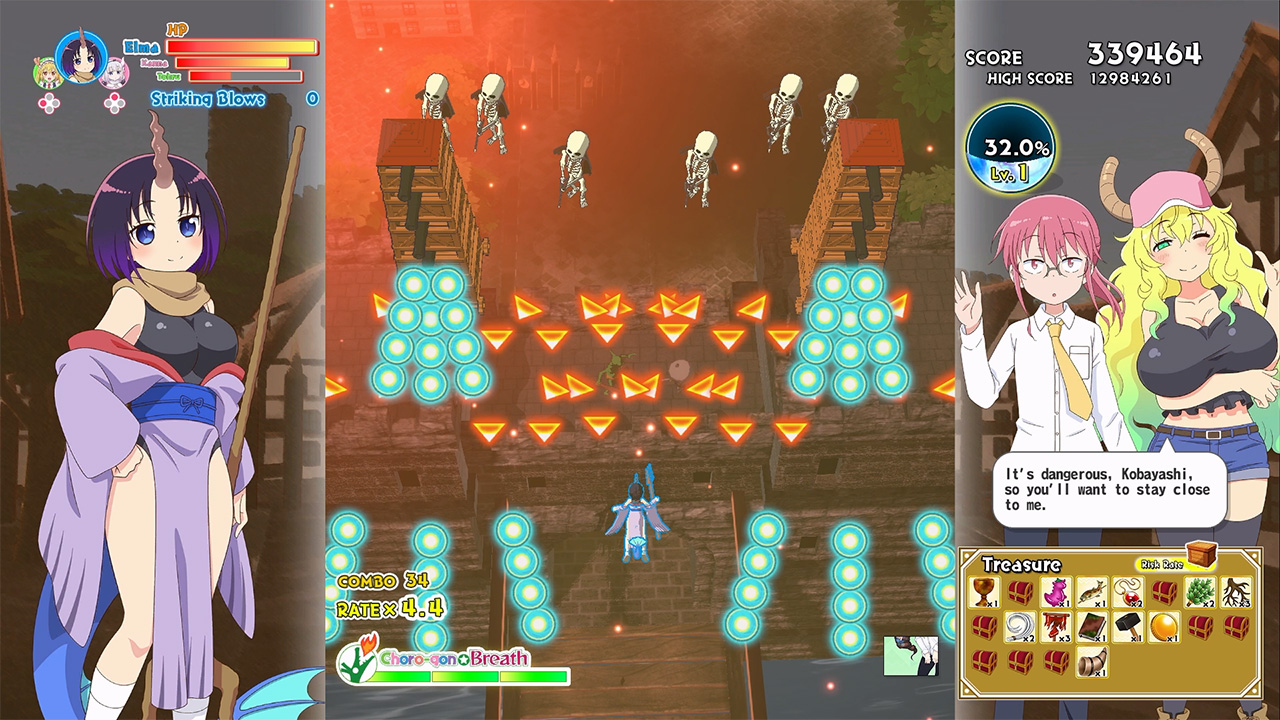Select the golden goblet treasure icon
Screen dimensions: 1280x720
pyautogui.click(x=983, y=591)
